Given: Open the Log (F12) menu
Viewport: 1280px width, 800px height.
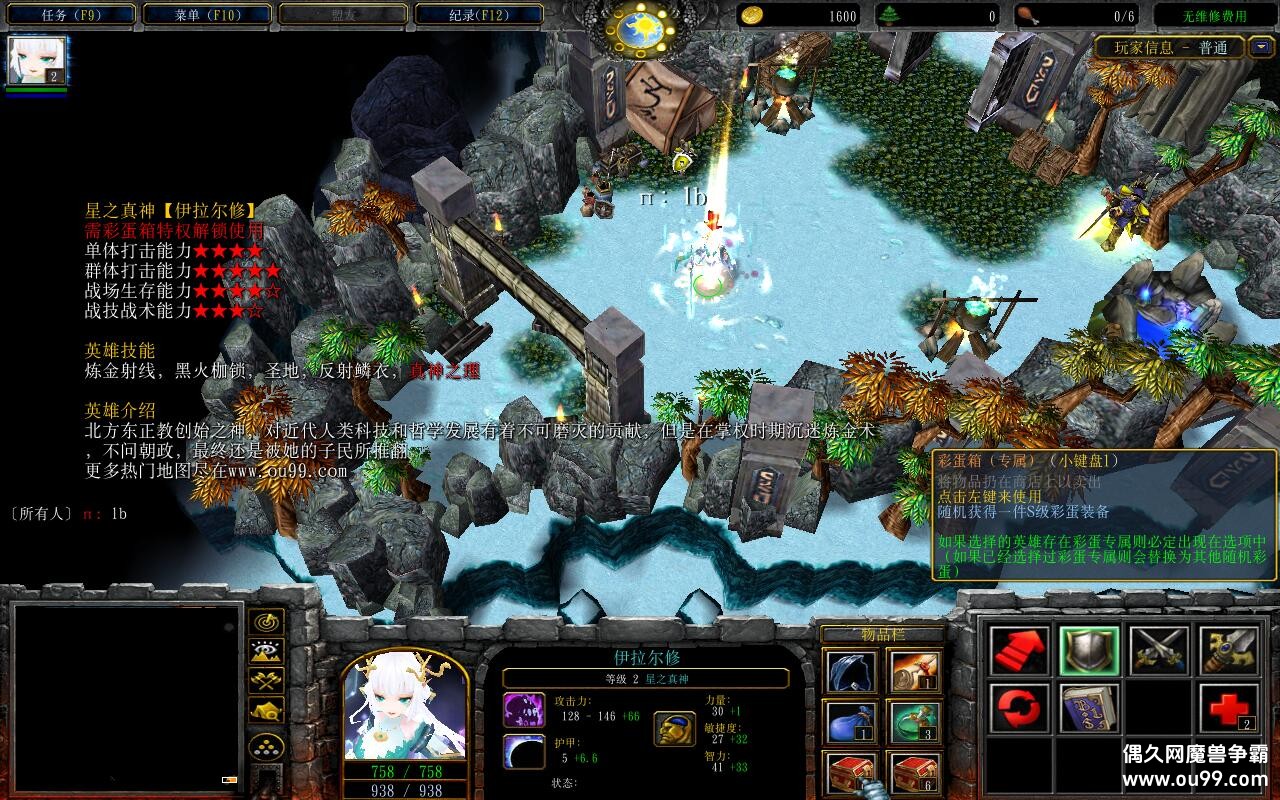Looking at the screenshot, I should point(478,15).
